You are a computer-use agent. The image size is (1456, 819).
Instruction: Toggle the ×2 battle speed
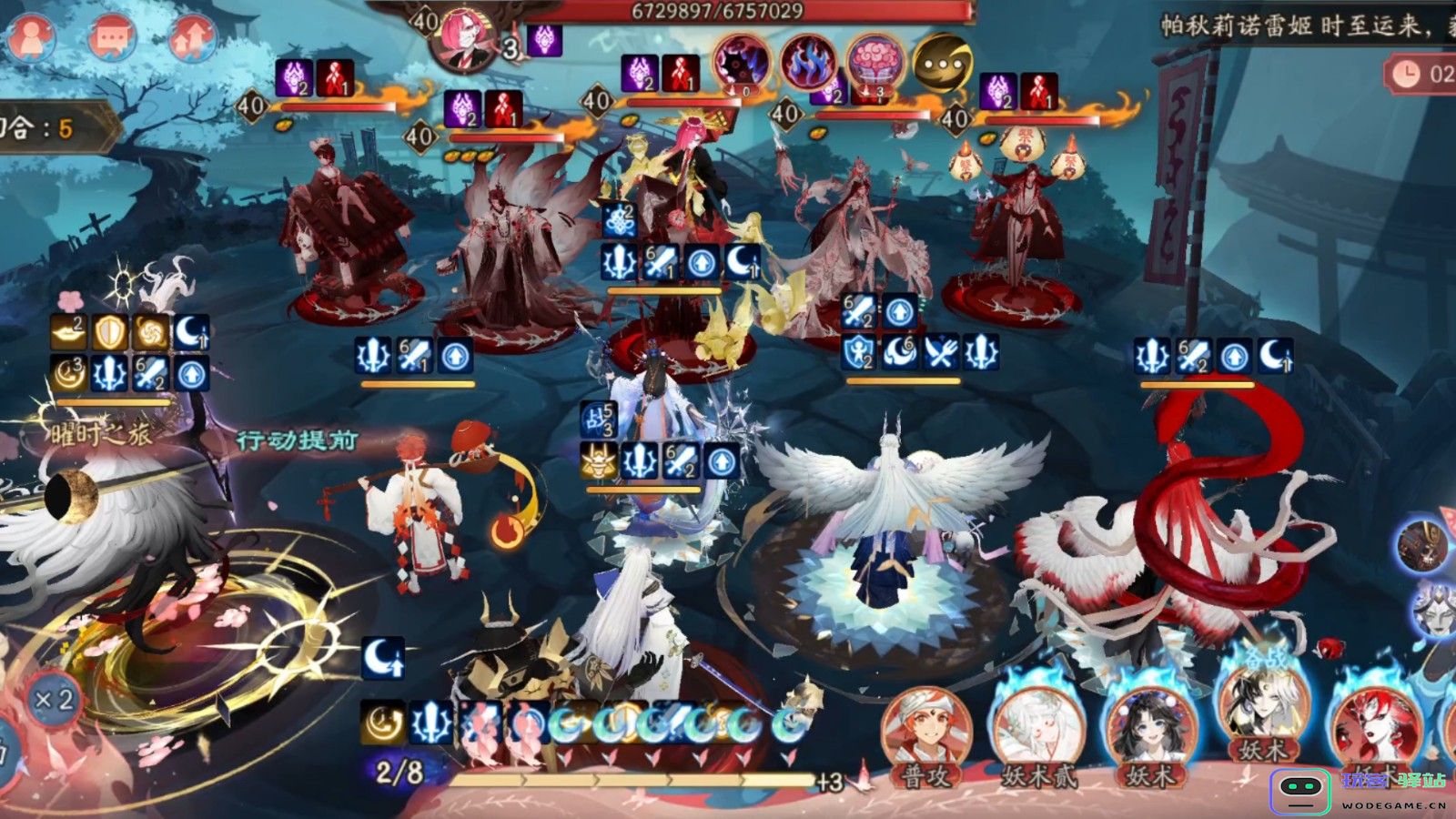coord(54,700)
